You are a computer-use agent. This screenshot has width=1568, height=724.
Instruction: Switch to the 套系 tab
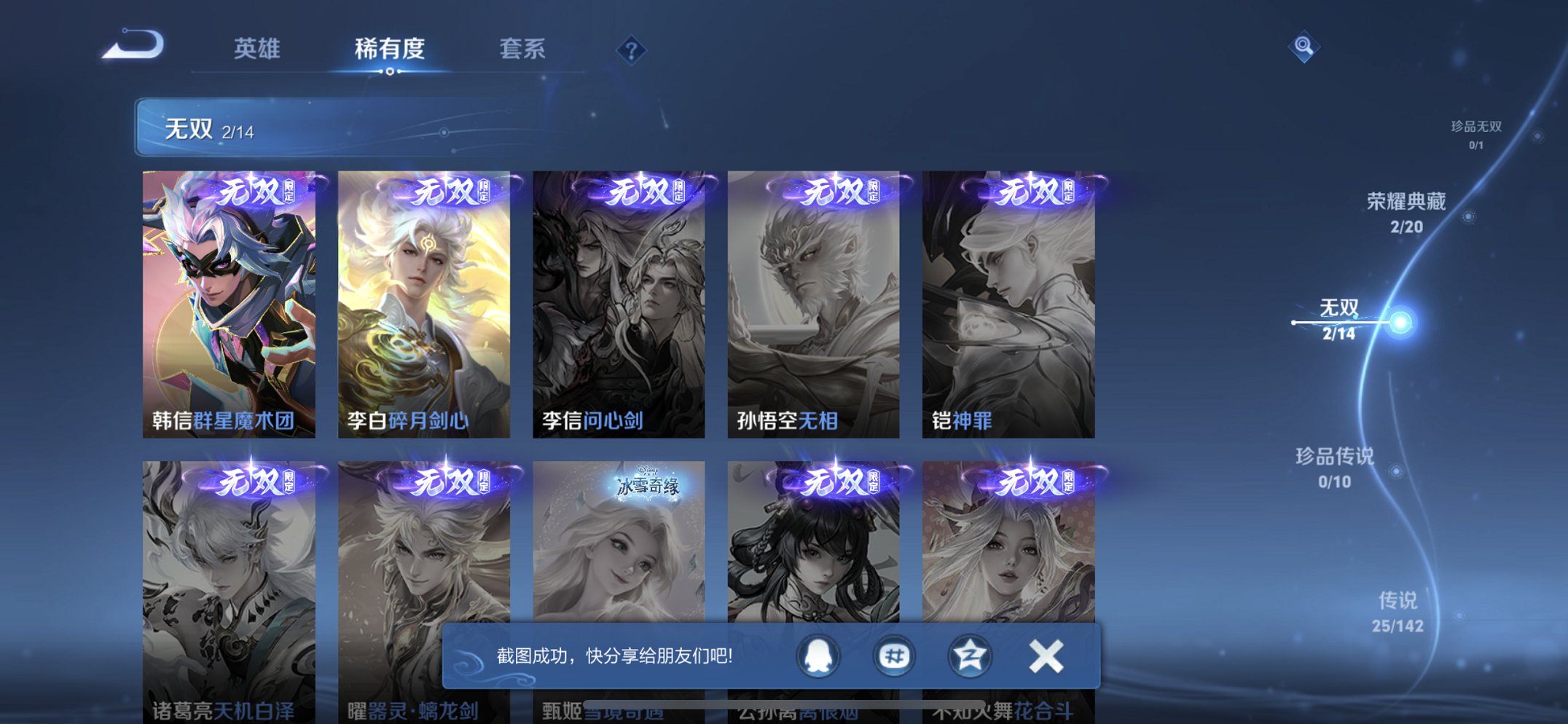coord(522,48)
